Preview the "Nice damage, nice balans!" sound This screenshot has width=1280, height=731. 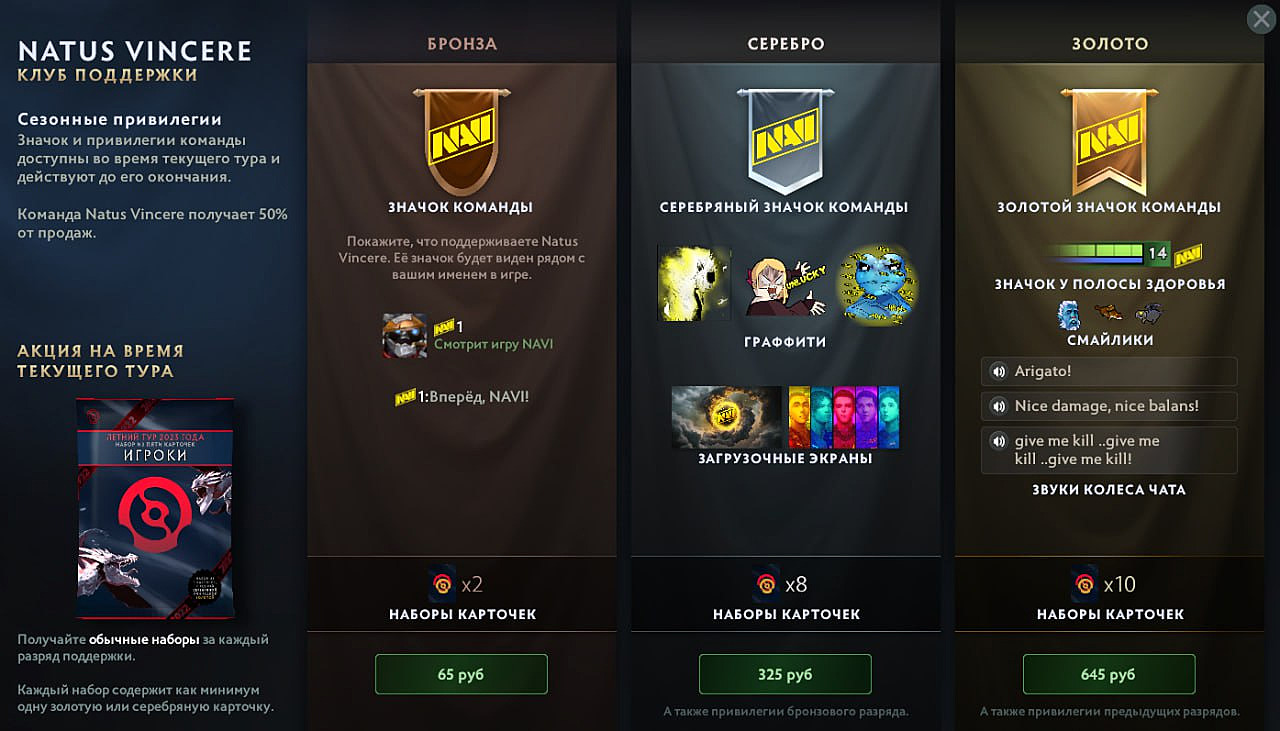point(997,406)
